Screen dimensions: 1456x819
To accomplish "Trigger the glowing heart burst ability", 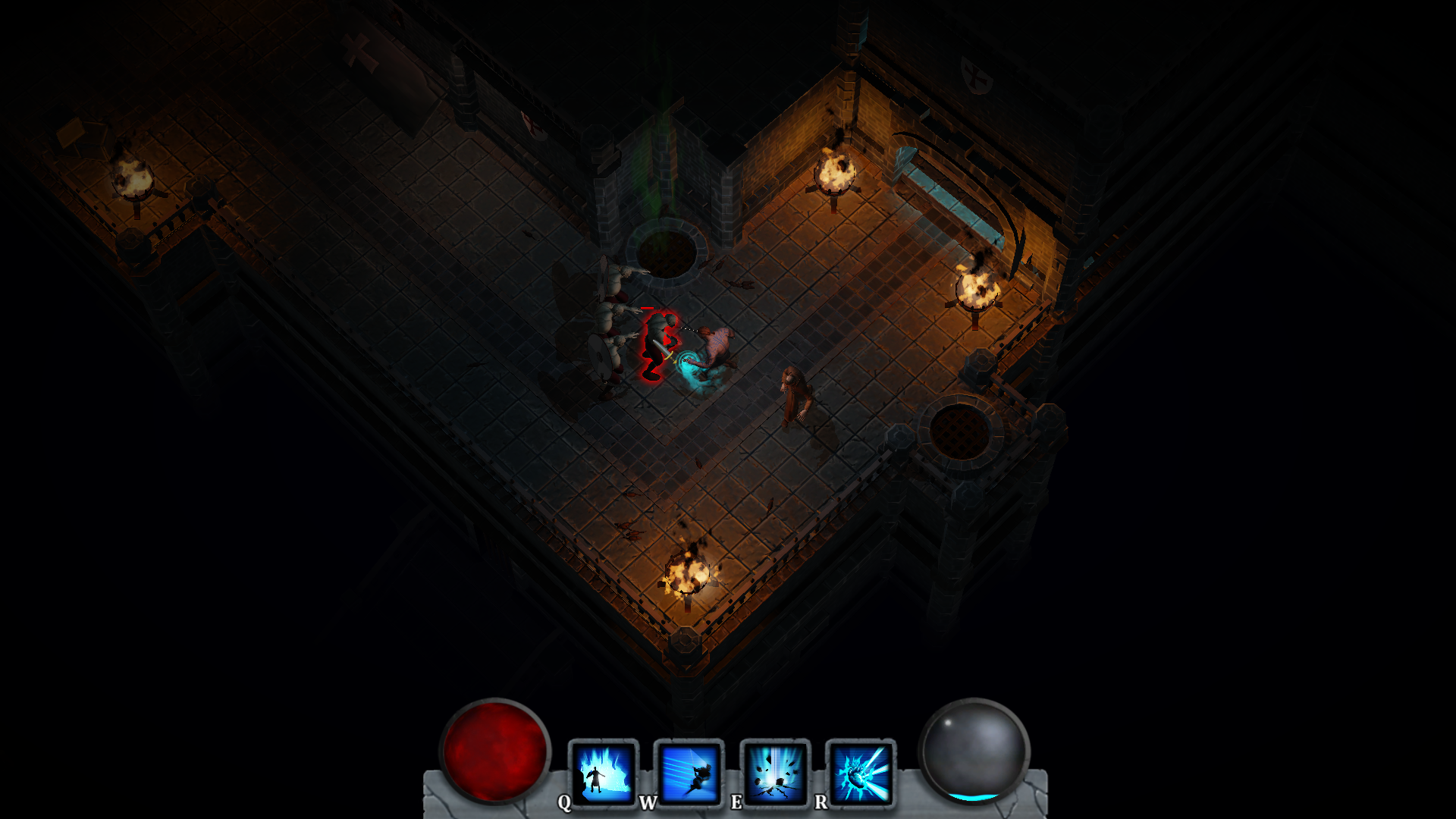I will (x=861, y=773).
